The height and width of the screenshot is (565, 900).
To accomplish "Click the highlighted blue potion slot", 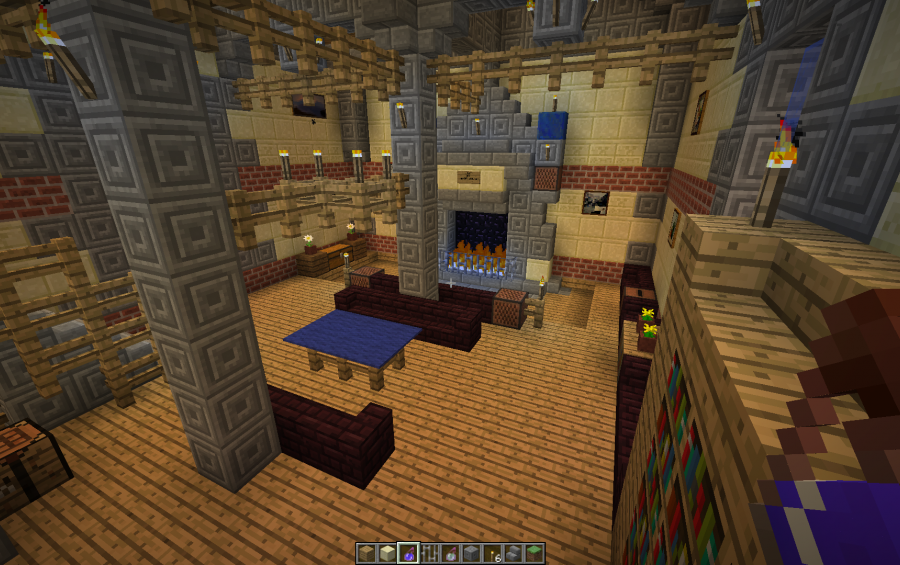I will click(408, 553).
